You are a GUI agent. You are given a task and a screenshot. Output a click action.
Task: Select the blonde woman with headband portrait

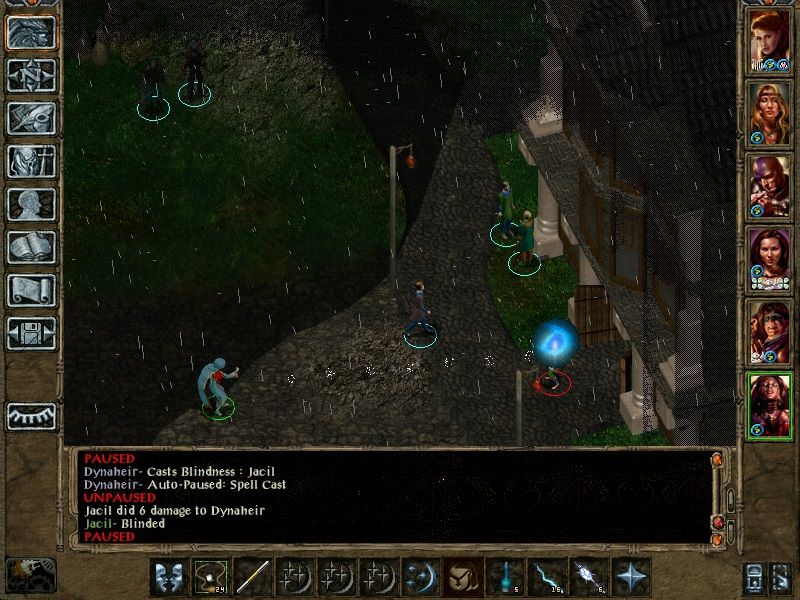pos(770,113)
